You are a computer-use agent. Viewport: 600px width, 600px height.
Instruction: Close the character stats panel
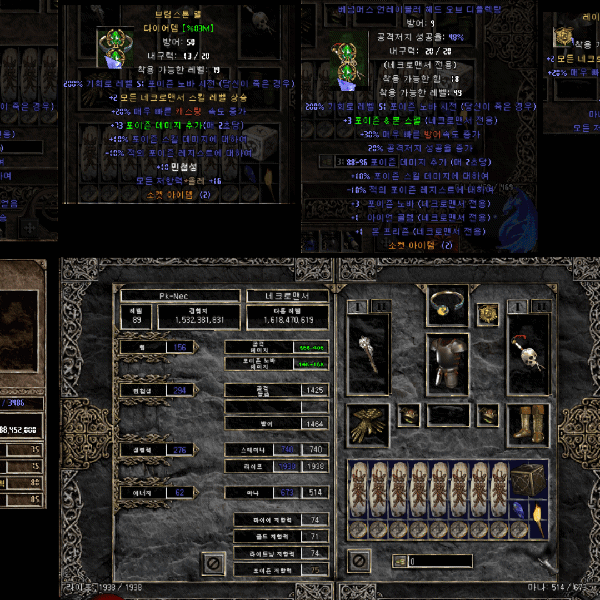(212, 564)
